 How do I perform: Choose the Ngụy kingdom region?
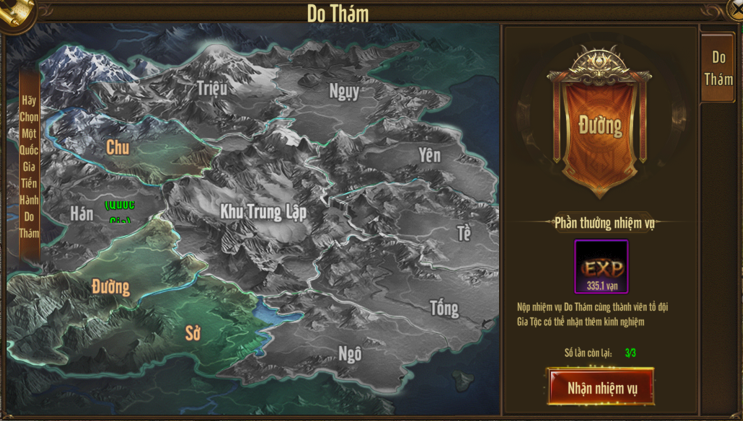click(x=344, y=91)
